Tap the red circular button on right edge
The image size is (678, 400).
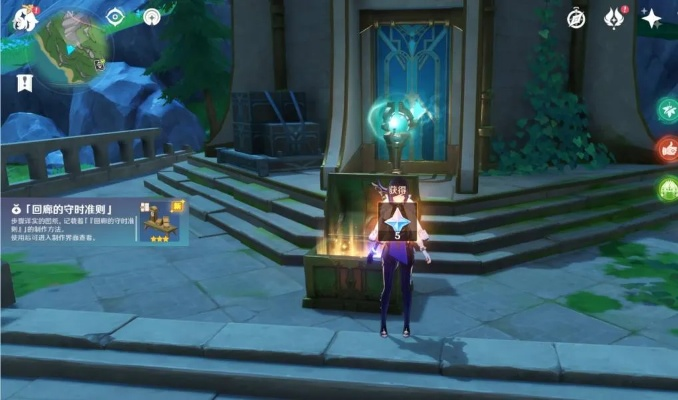(x=668, y=150)
